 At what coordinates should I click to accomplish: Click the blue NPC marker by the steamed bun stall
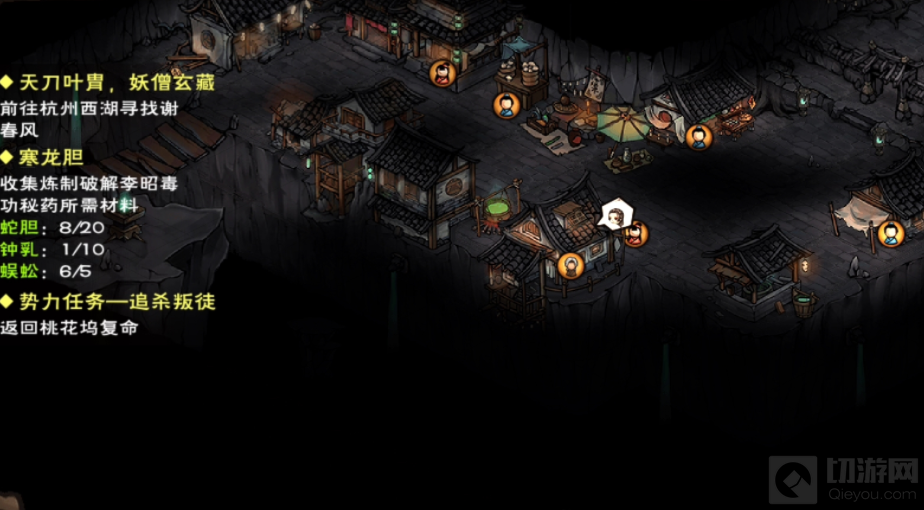[x=507, y=104]
